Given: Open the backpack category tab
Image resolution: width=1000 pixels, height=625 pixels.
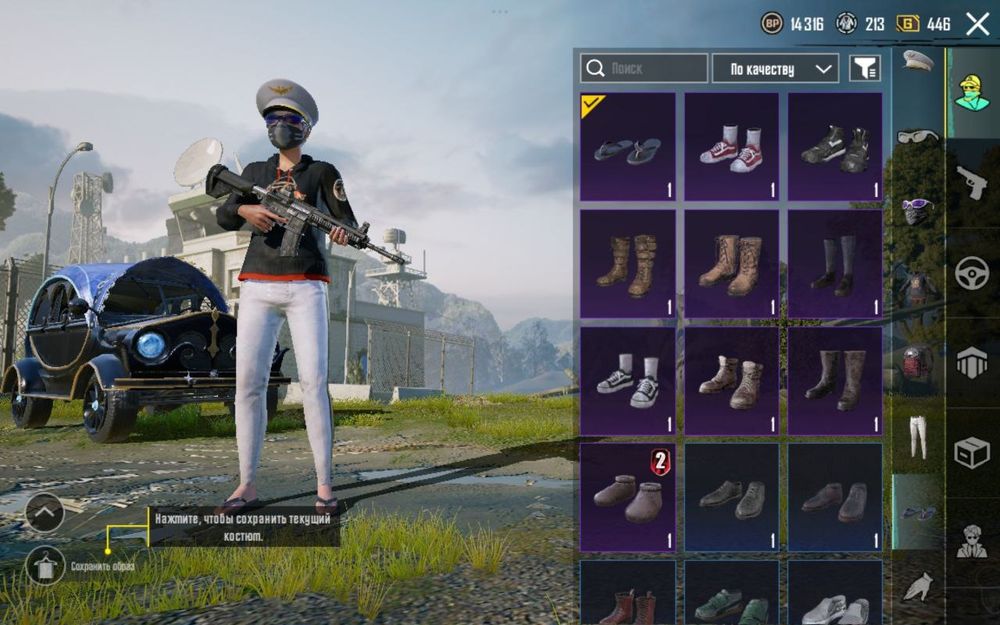Looking at the screenshot, I should coord(917,362).
